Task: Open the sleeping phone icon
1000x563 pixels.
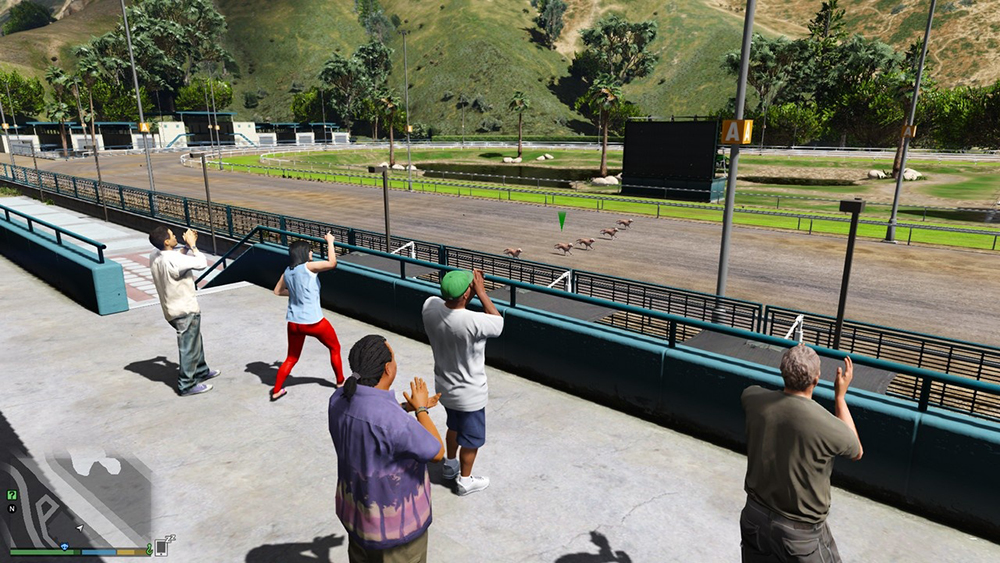Action: (x=162, y=545)
